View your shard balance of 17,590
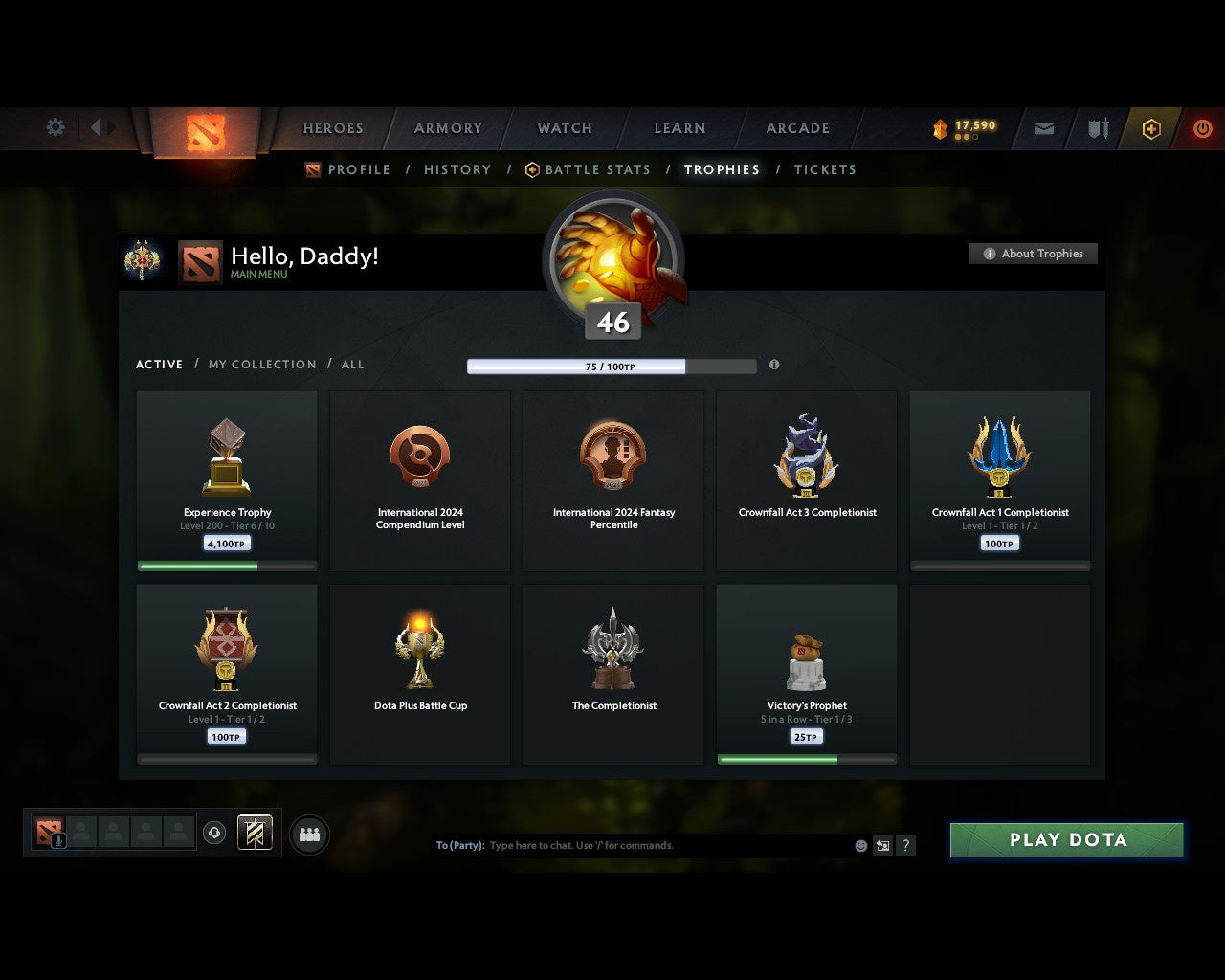Screen dimensions: 1225x980 point(965,125)
